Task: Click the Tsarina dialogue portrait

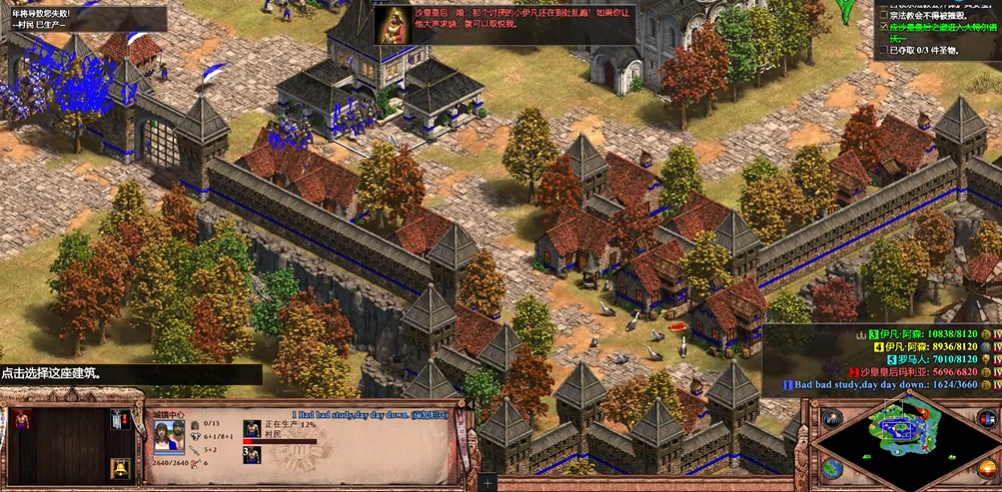Action: tap(392, 26)
